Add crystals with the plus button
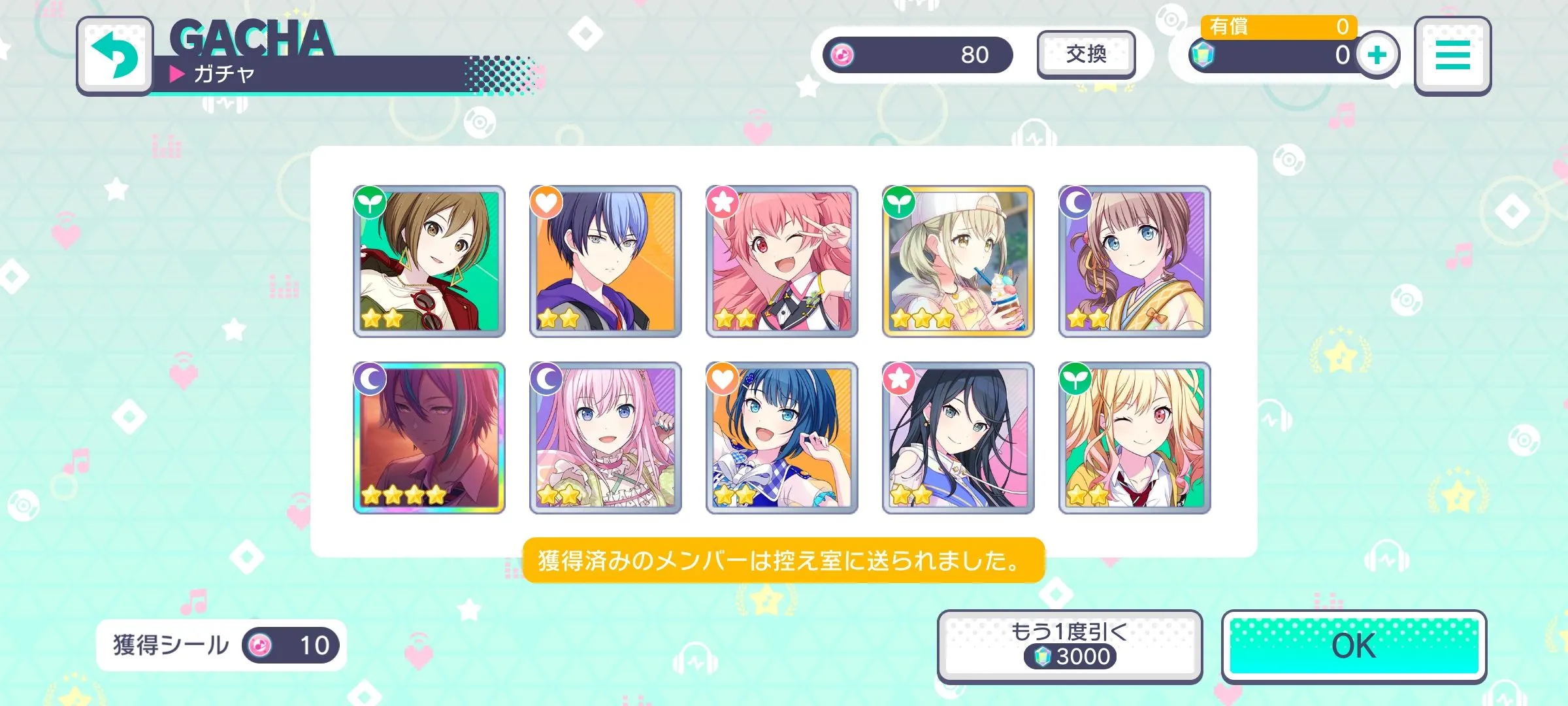Screen dimensions: 1568x706 [x=1377, y=55]
